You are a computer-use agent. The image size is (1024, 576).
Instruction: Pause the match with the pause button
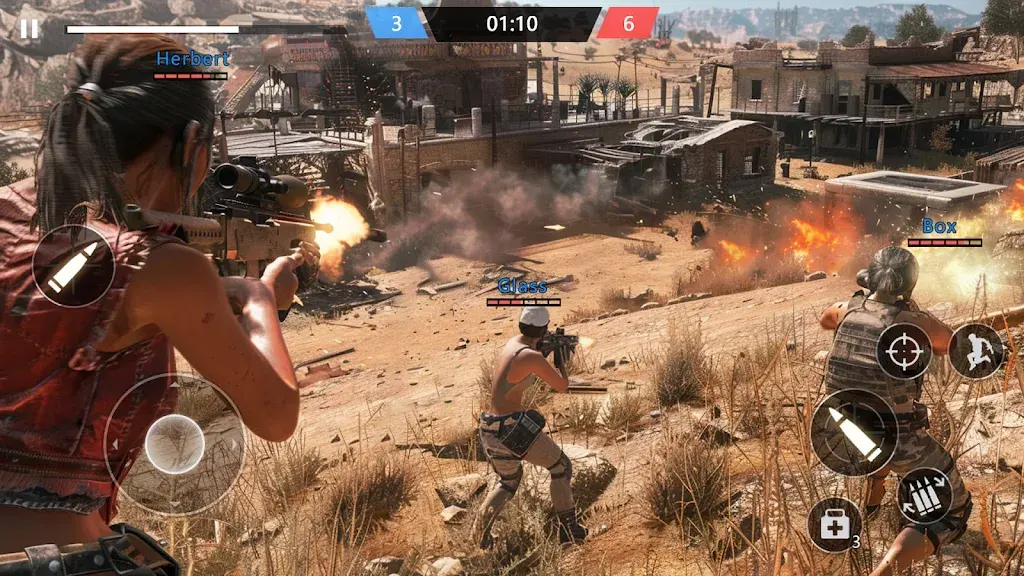(x=29, y=28)
